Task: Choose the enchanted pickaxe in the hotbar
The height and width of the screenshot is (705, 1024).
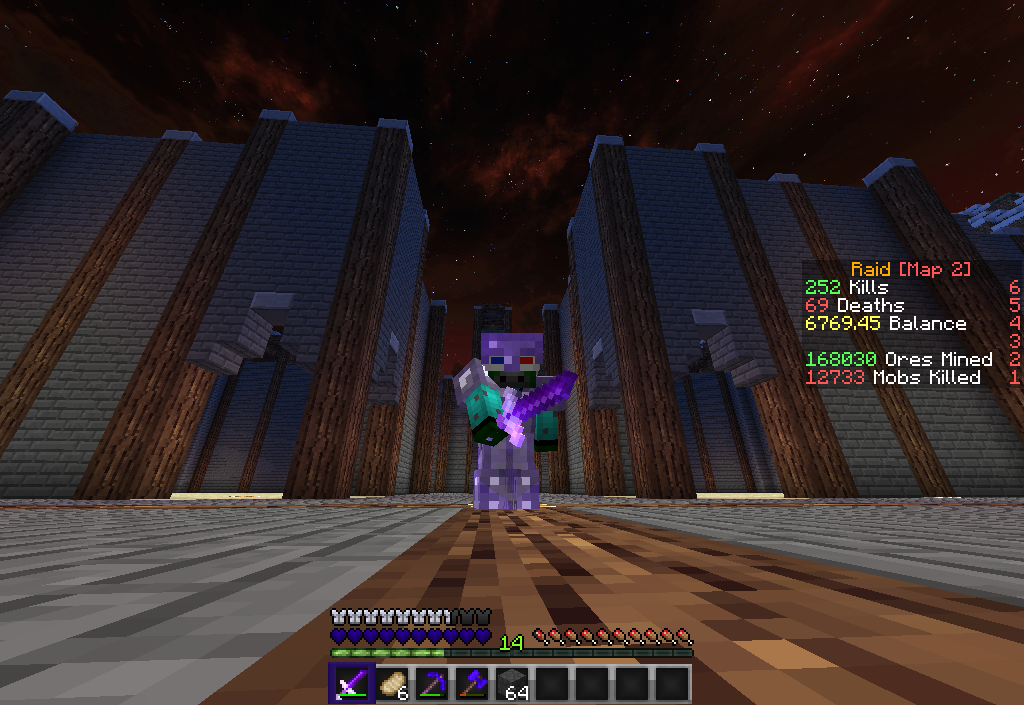Action: click(x=431, y=684)
